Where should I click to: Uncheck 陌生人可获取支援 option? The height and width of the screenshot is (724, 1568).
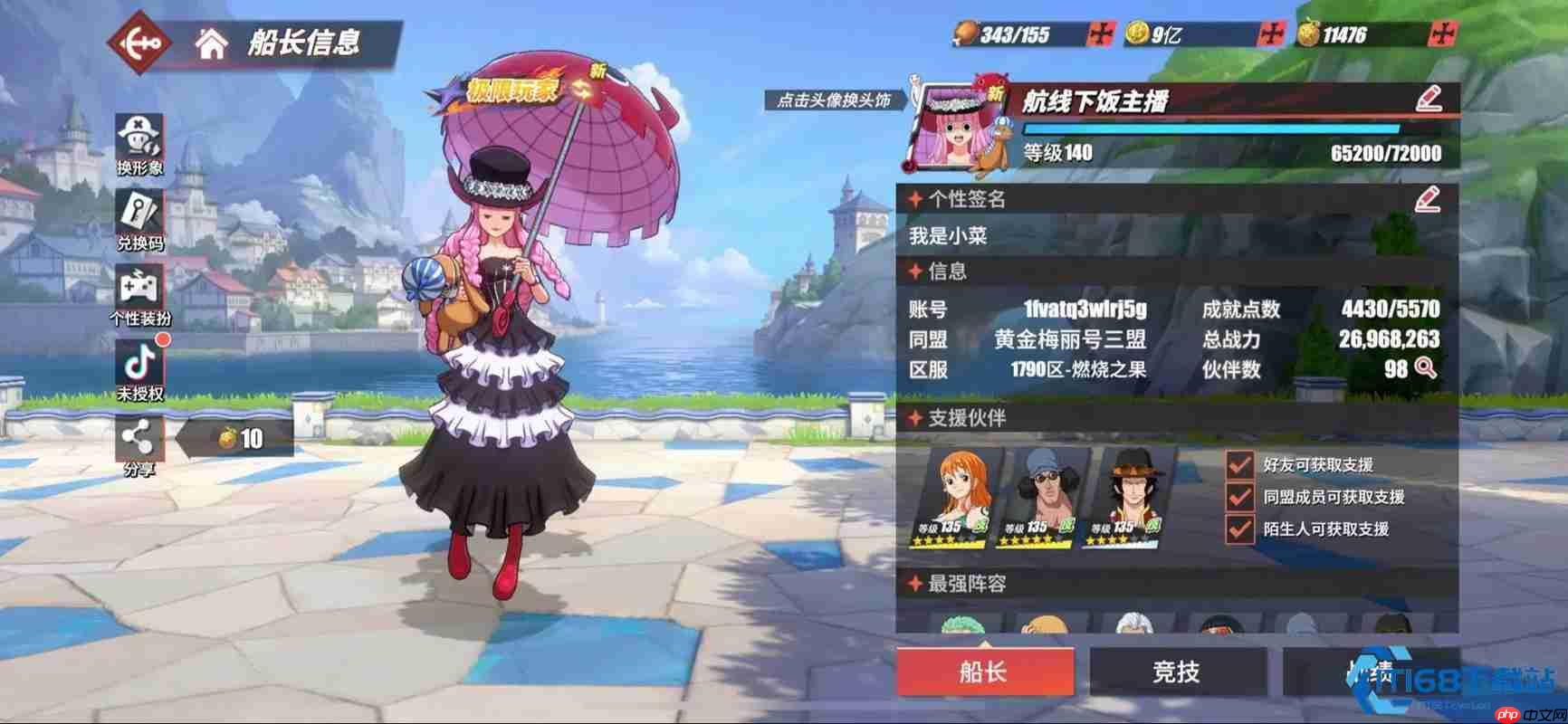coord(1240,530)
